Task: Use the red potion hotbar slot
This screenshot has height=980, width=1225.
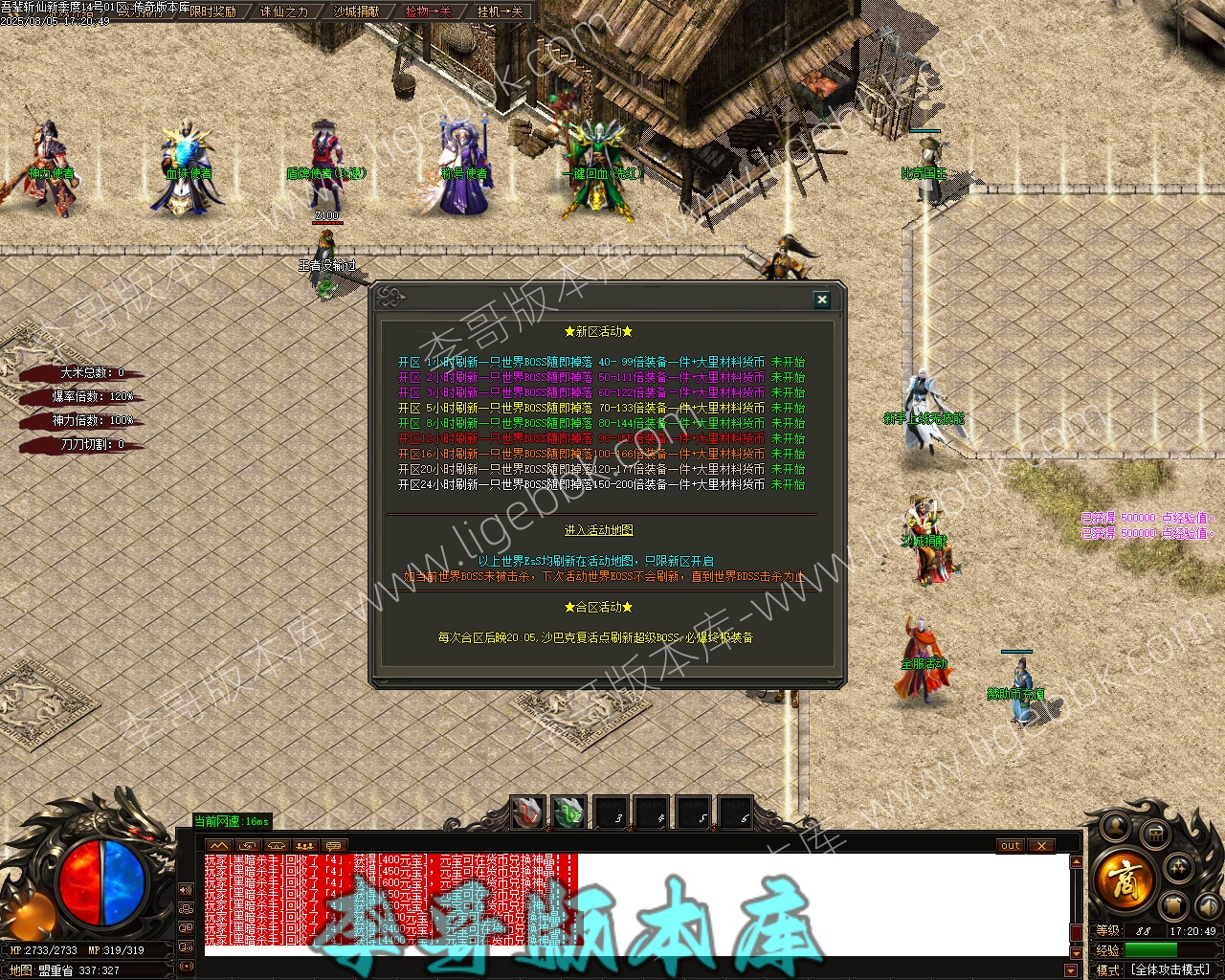Action: (527, 813)
